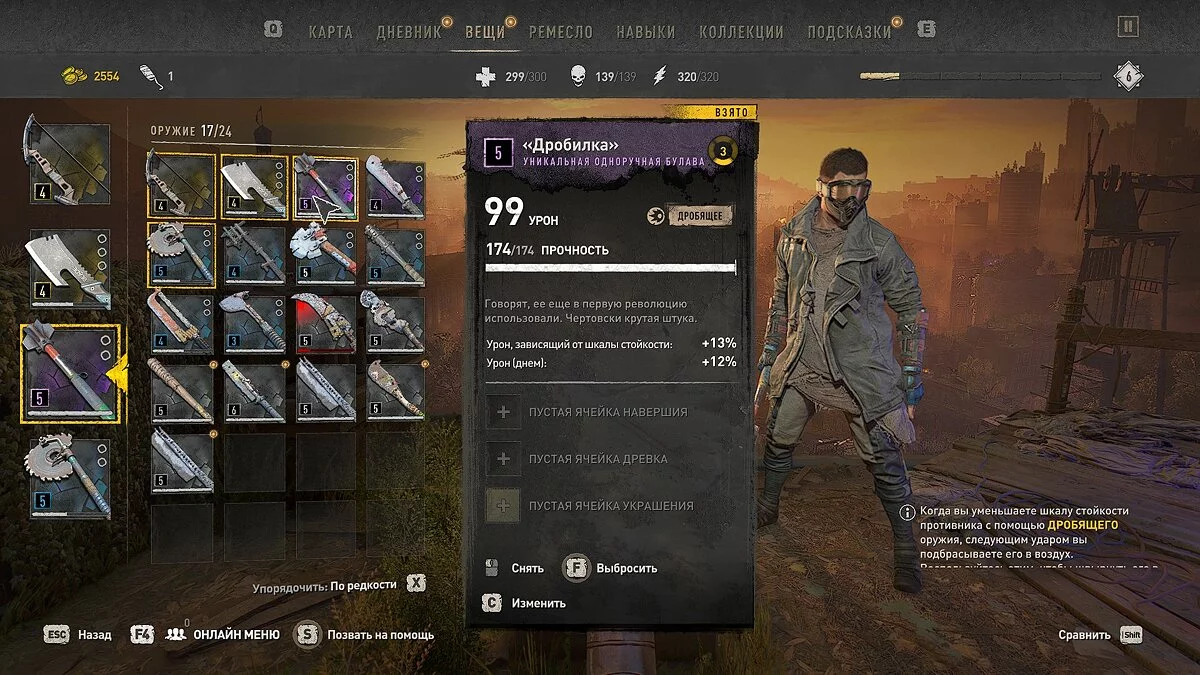
Task: Select the ВЕЩИ tab
Action: tap(485, 31)
